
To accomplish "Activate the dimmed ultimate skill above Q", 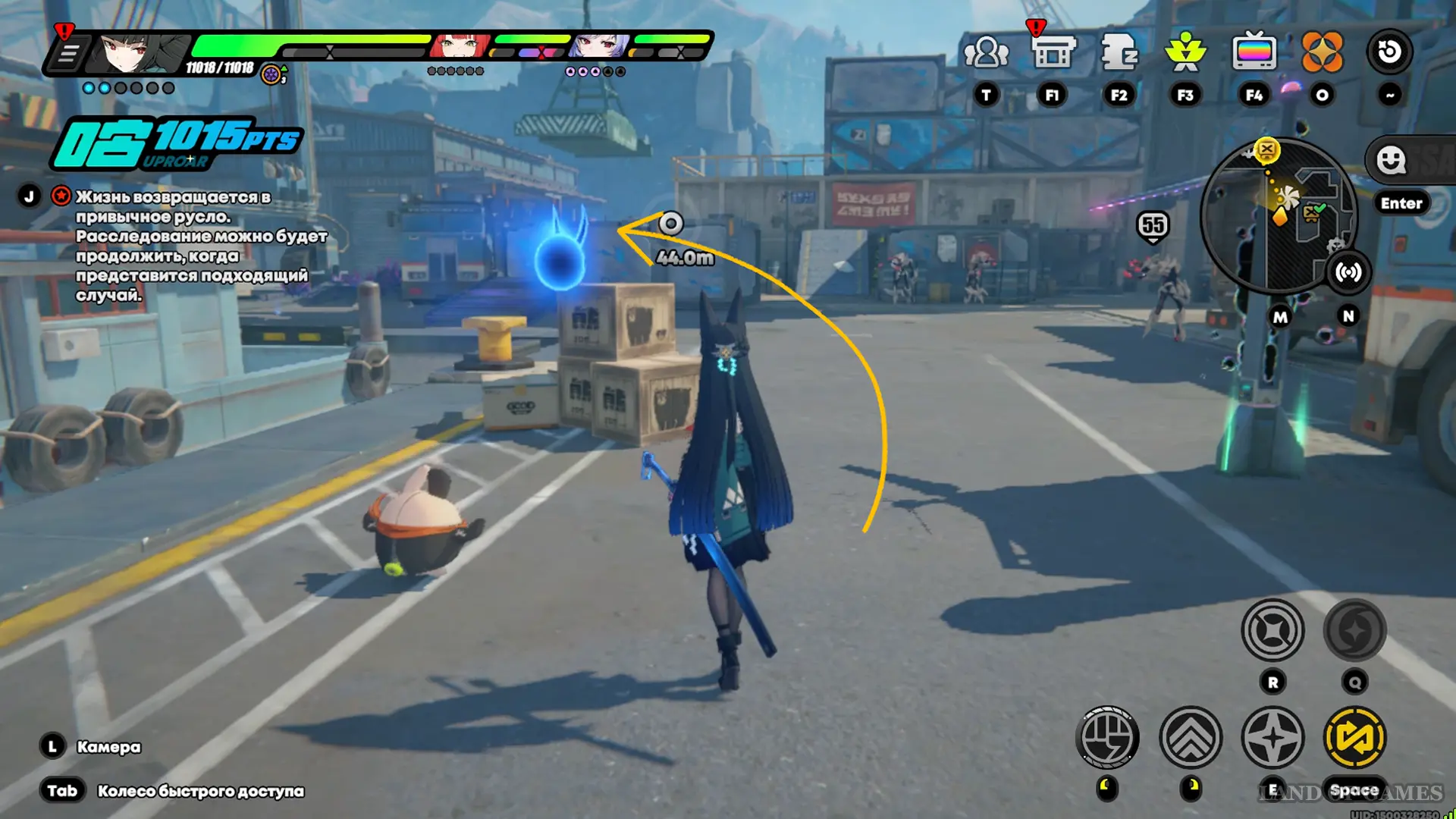I will pyautogui.click(x=1354, y=630).
